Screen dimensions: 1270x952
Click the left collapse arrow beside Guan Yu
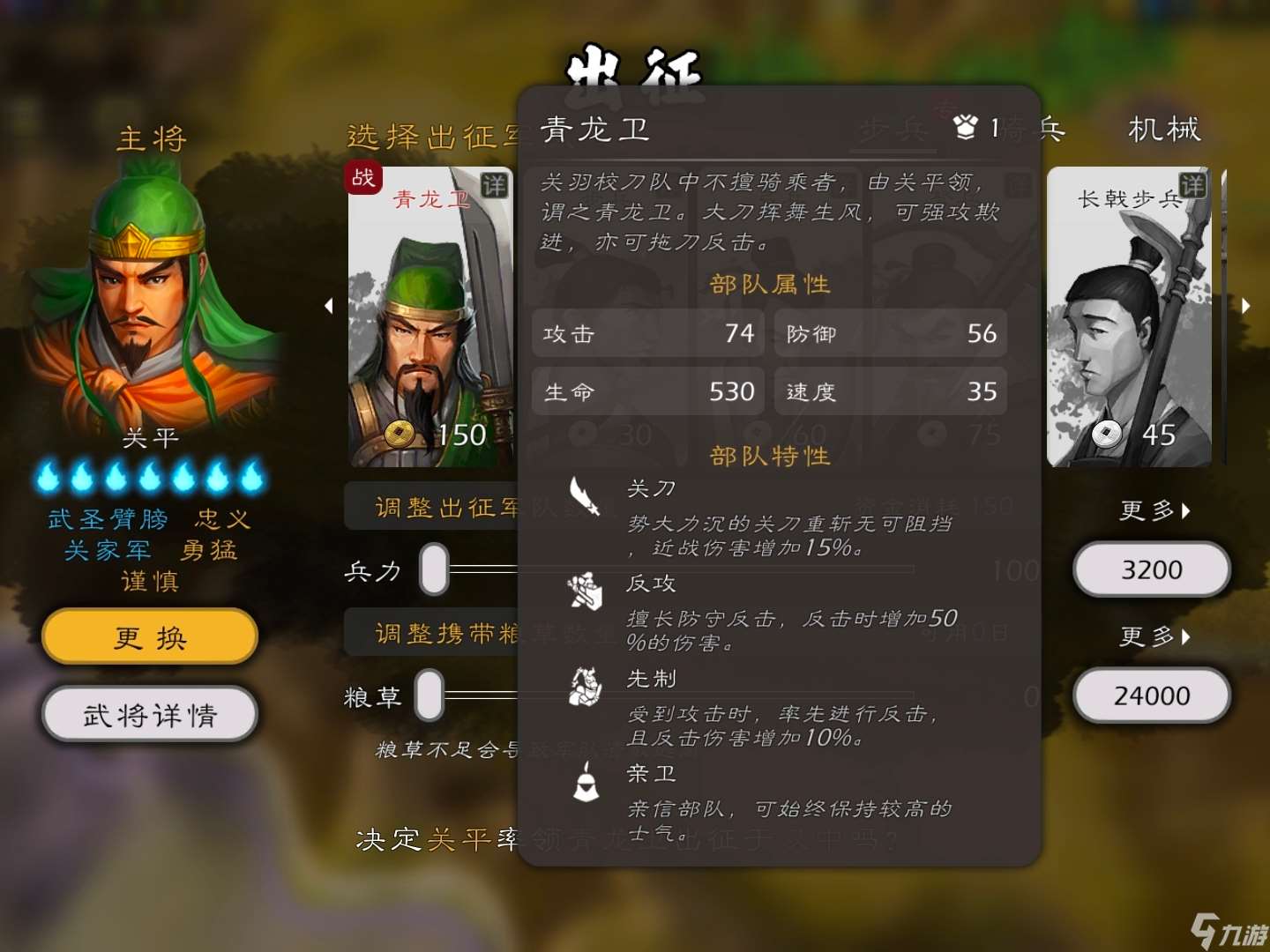click(329, 306)
